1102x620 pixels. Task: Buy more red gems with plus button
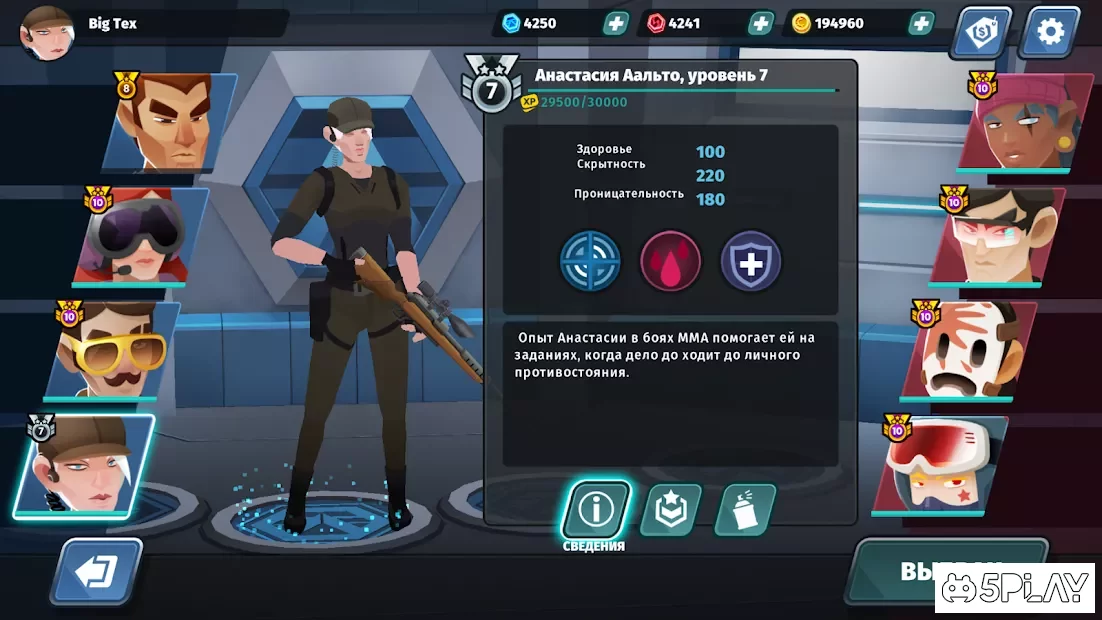point(761,23)
